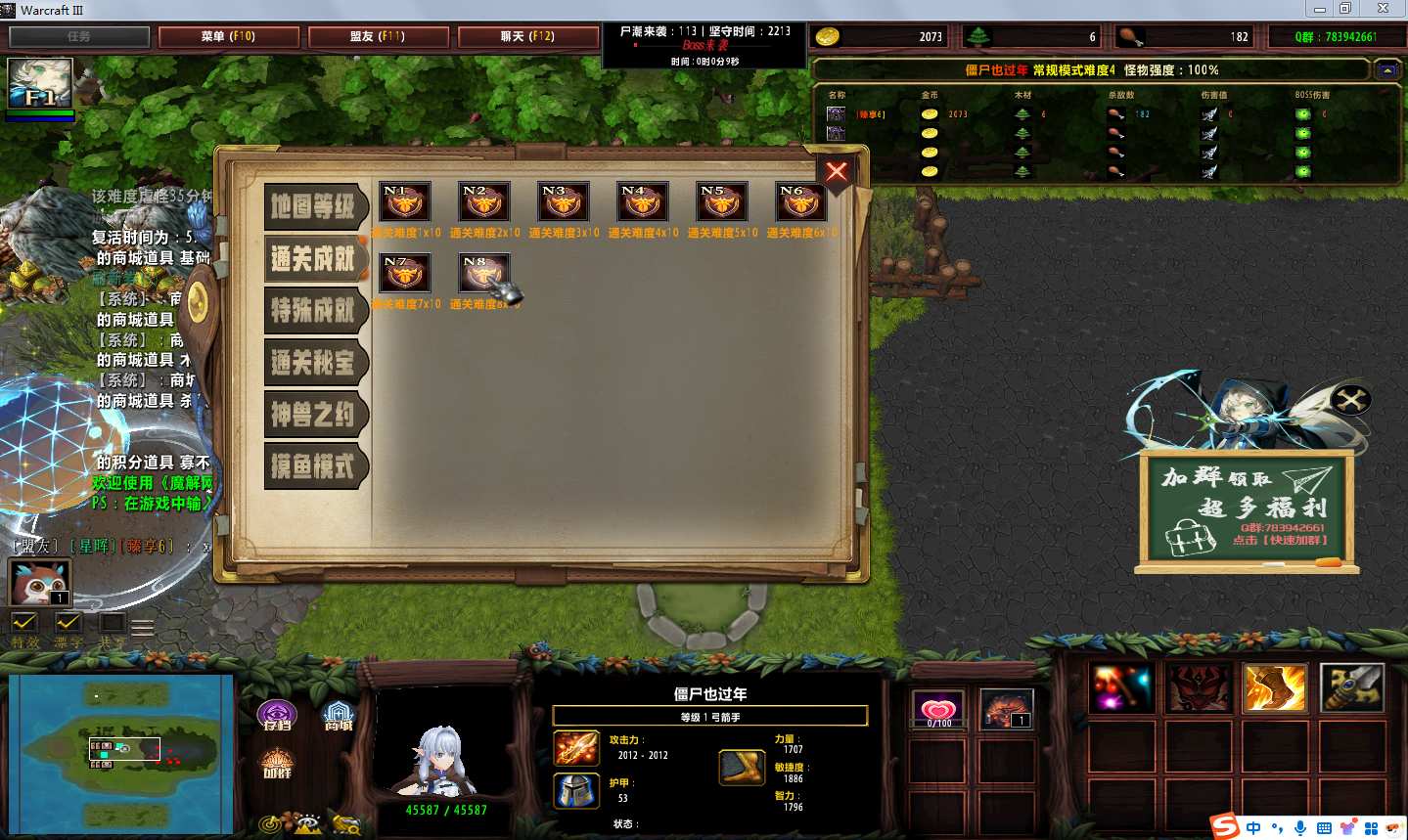
Task: Activate the flaming boot ability
Action: point(1274,687)
